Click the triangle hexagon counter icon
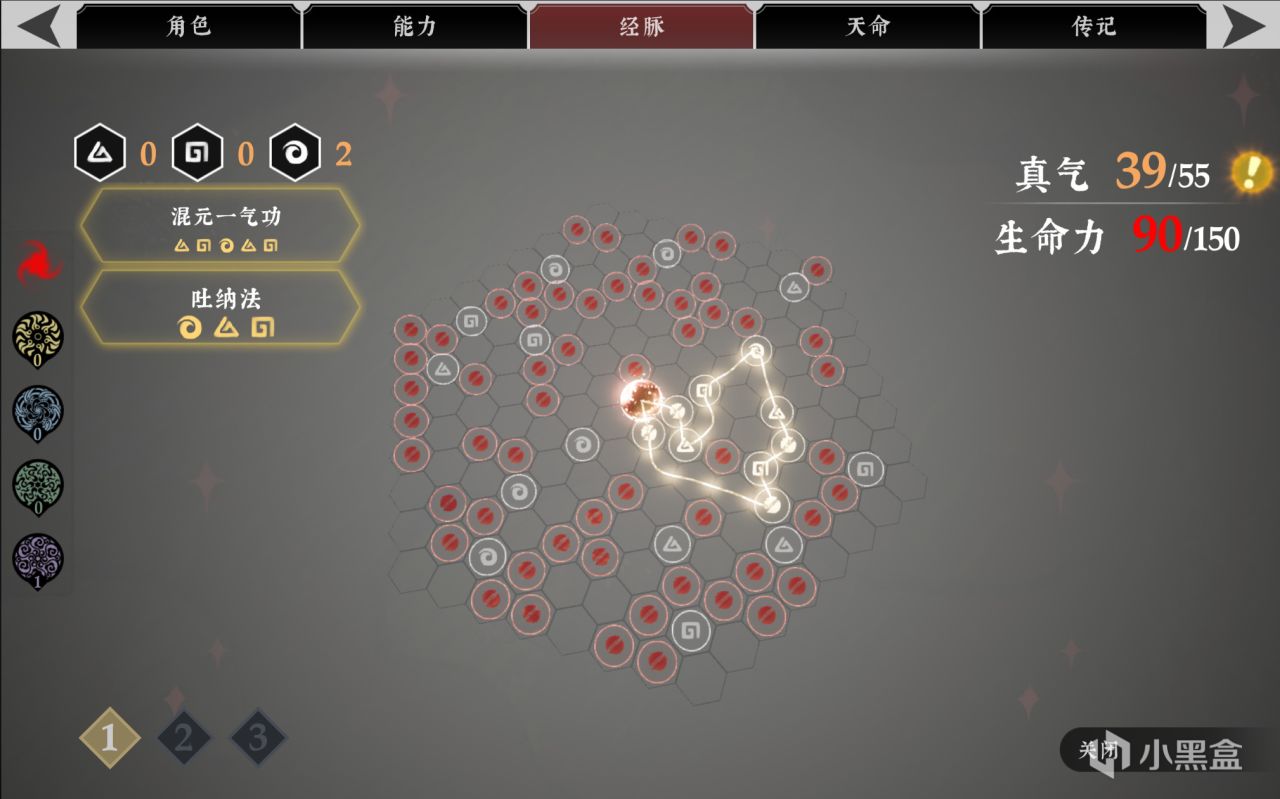Viewport: 1280px width, 799px height. [x=100, y=152]
